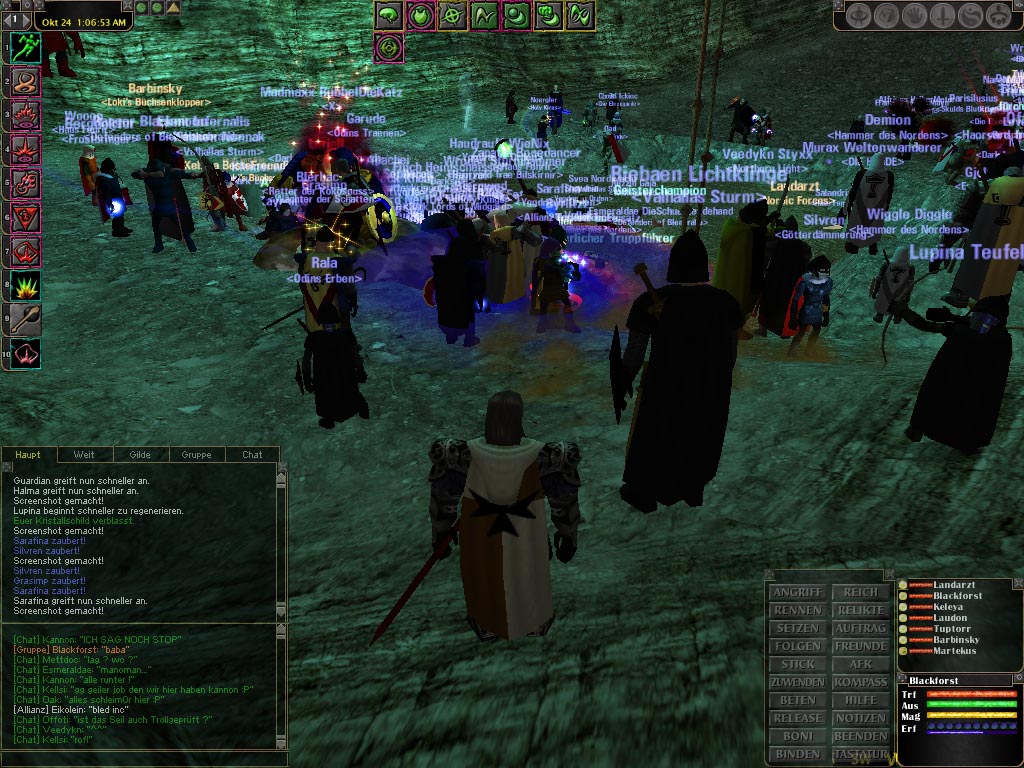Show the RELIKTE relics window
The width and height of the screenshot is (1024, 768).
click(860, 610)
